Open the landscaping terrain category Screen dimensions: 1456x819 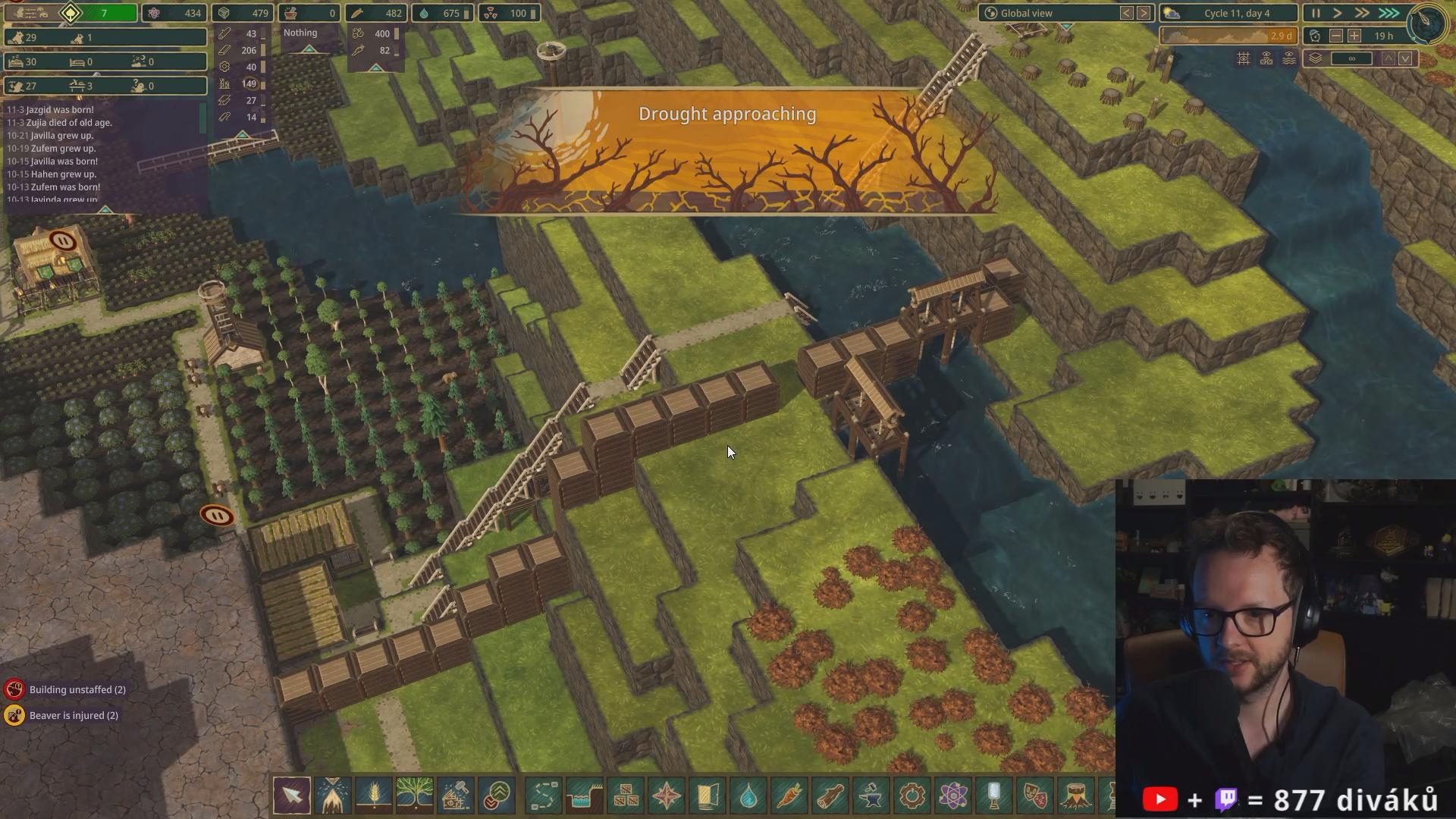pyautogui.click(x=585, y=795)
